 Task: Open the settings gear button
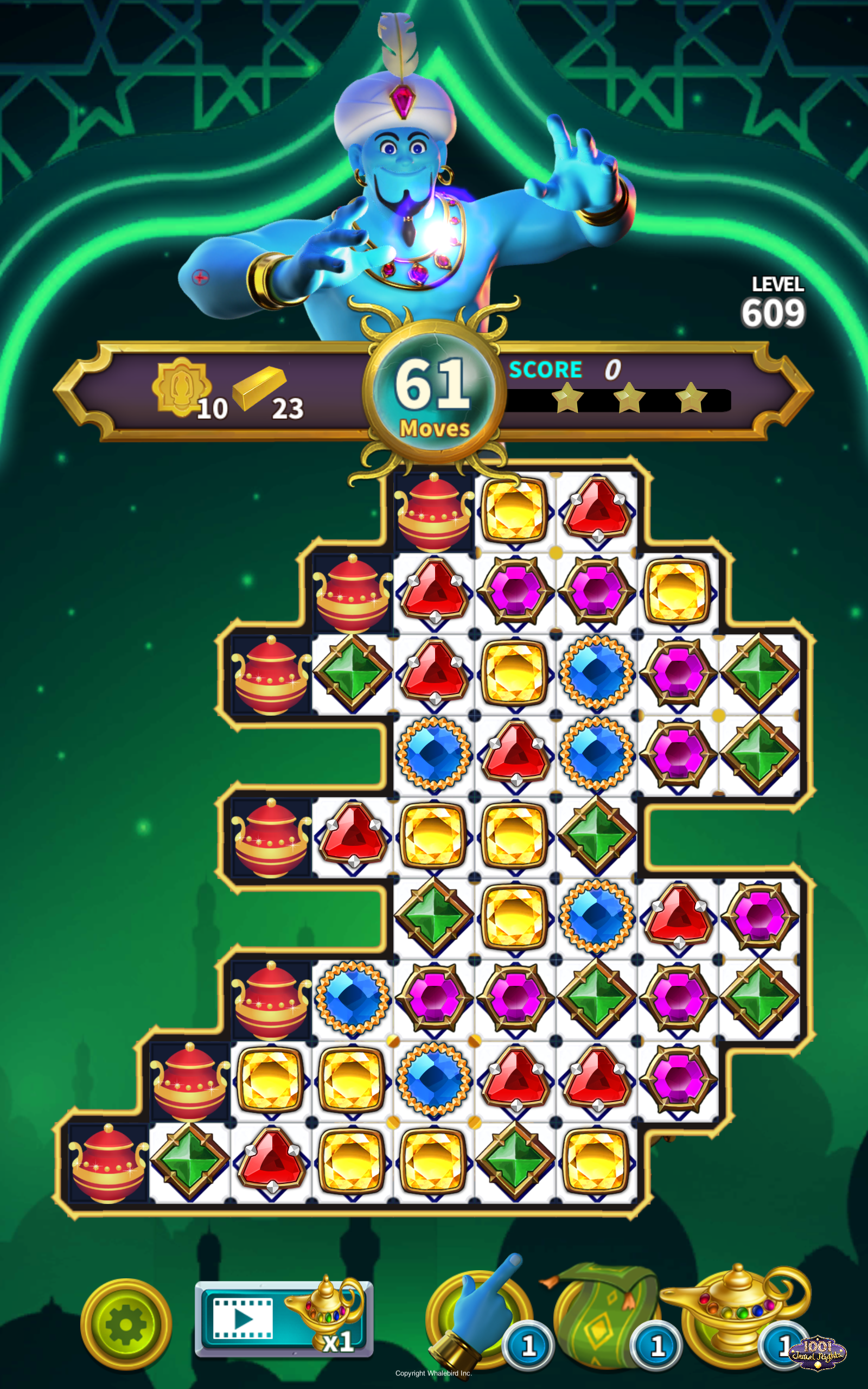click(x=126, y=1324)
